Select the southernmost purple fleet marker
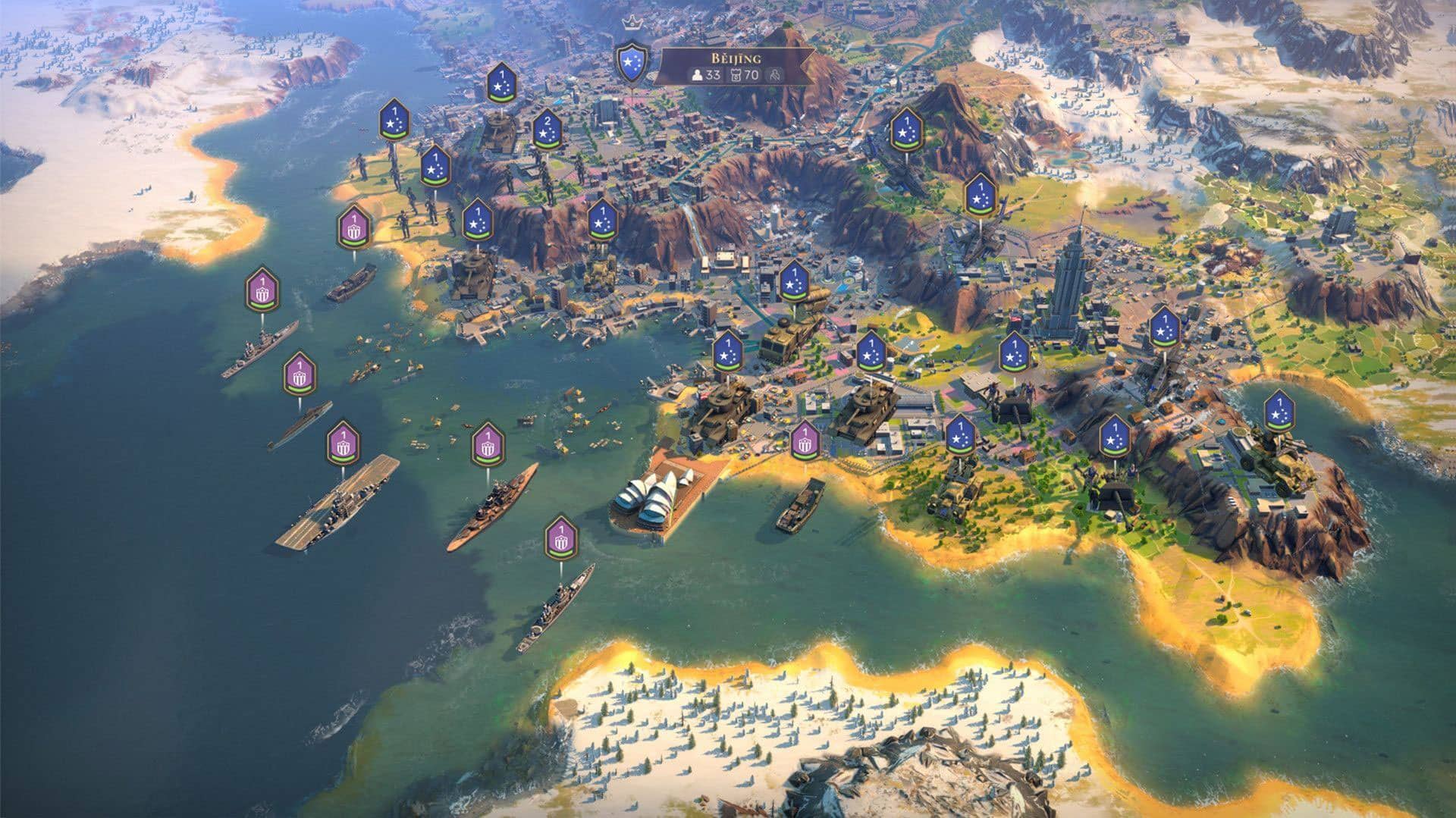 [560, 537]
